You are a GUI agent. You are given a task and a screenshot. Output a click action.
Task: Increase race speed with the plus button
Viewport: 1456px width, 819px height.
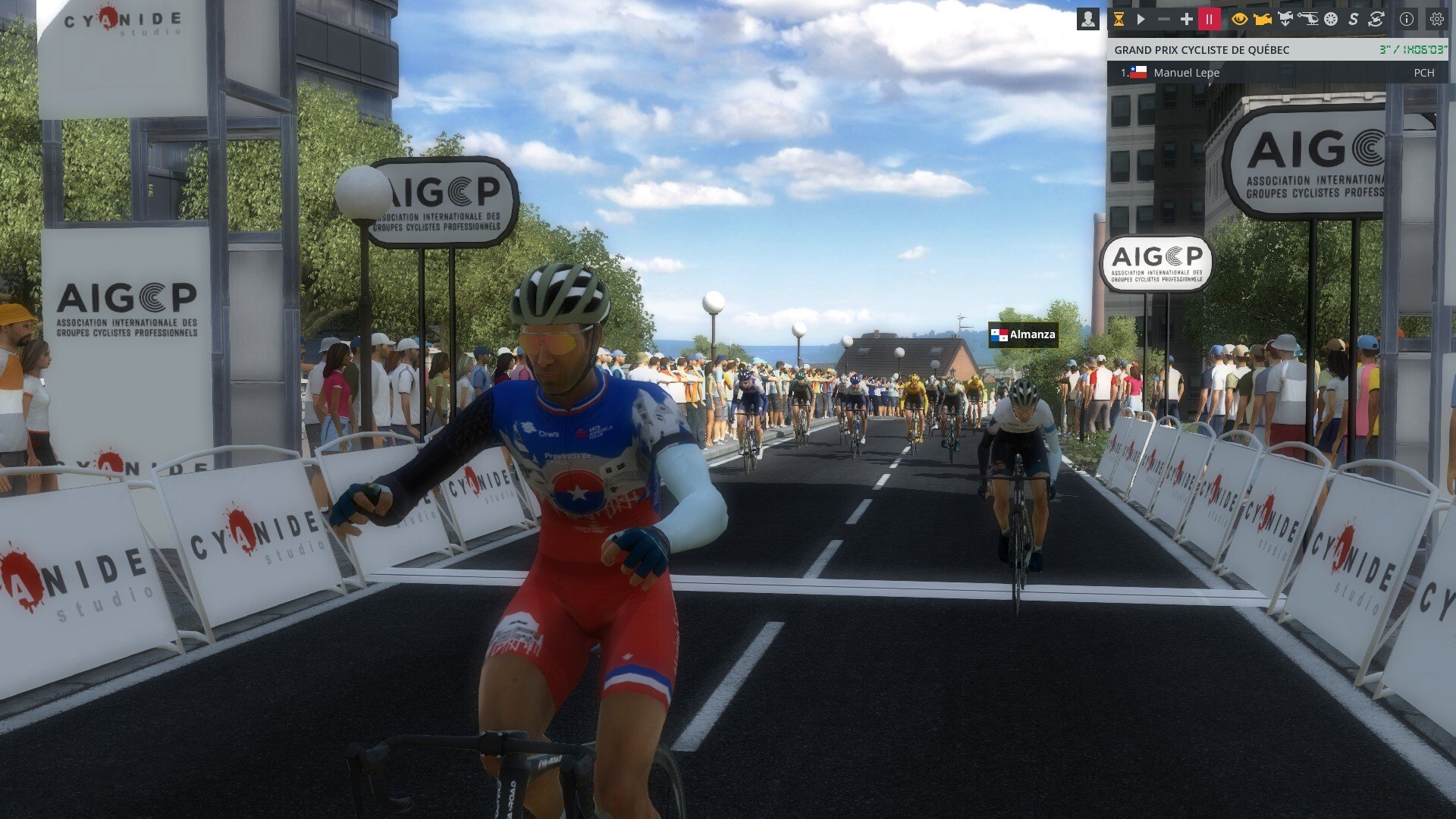1186,20
